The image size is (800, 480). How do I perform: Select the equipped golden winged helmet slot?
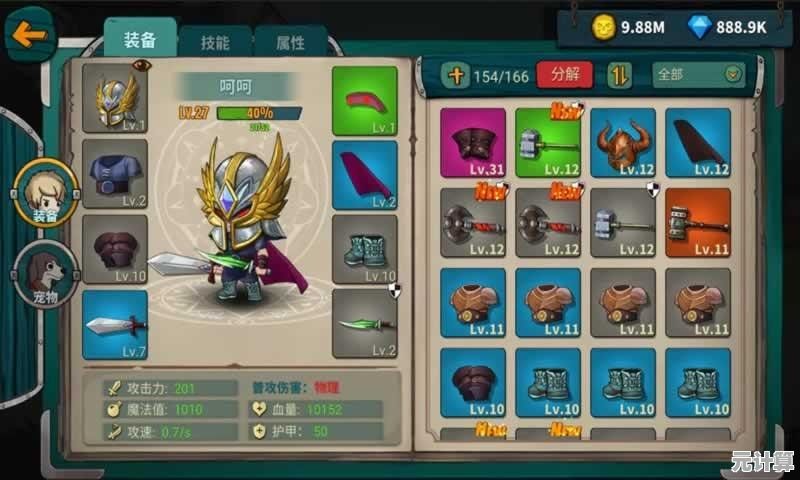(115, 98)
